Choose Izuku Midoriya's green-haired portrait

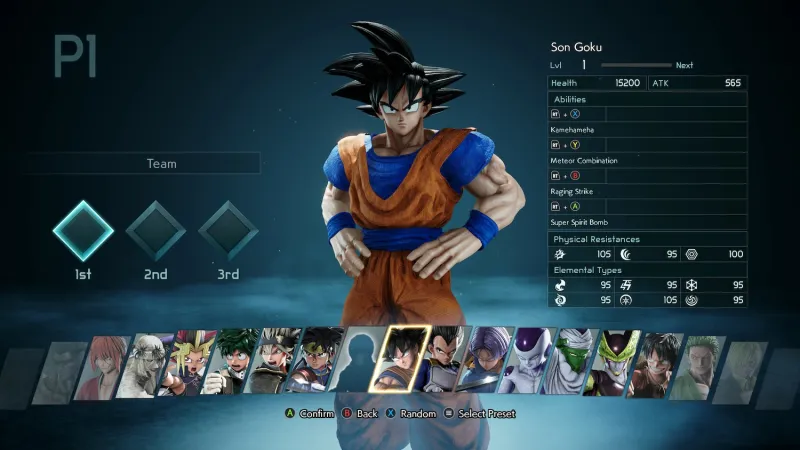[x=232, y=361]
